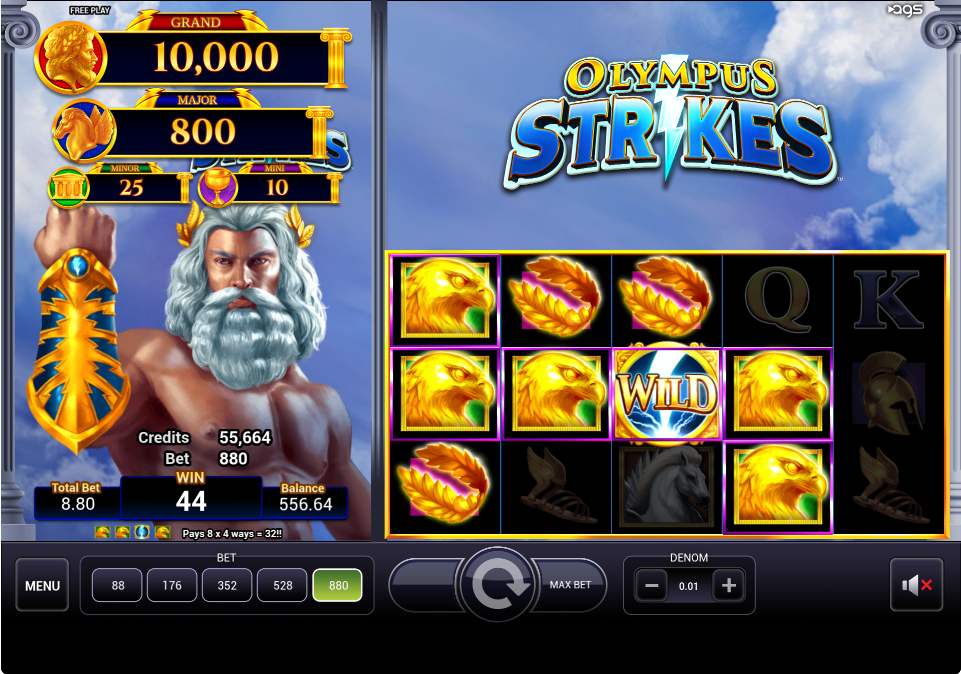Open the MENU button
The width and height of the screenshot is (961, 674).
point(42,586)
